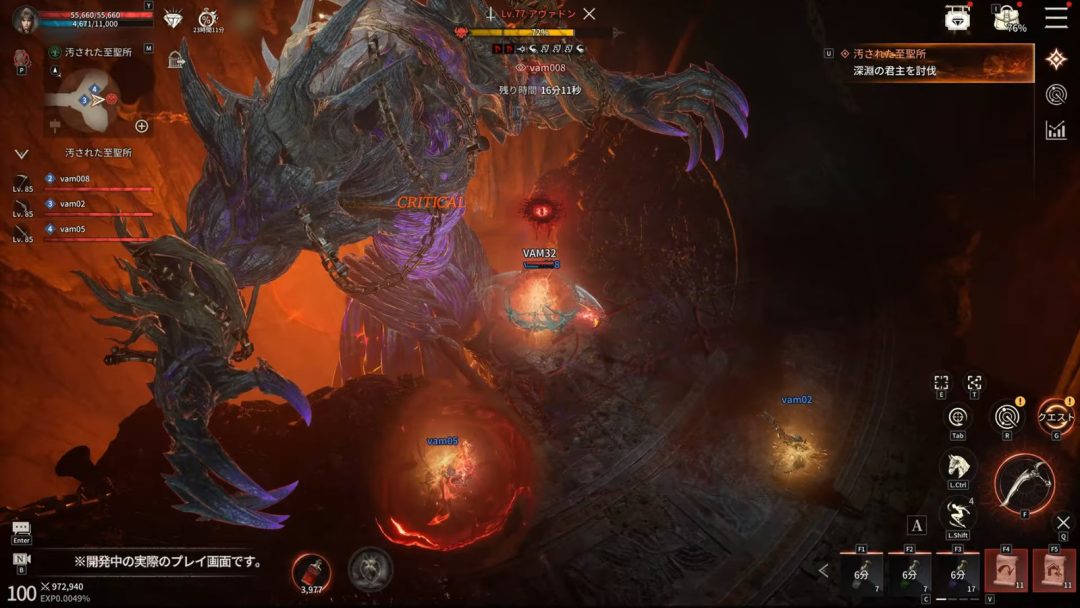Image resolution: width=1080 pixels, height=608 pixels.
Task: Collapse the party list with the chevron arrow
Action: [x=21, y=154]
